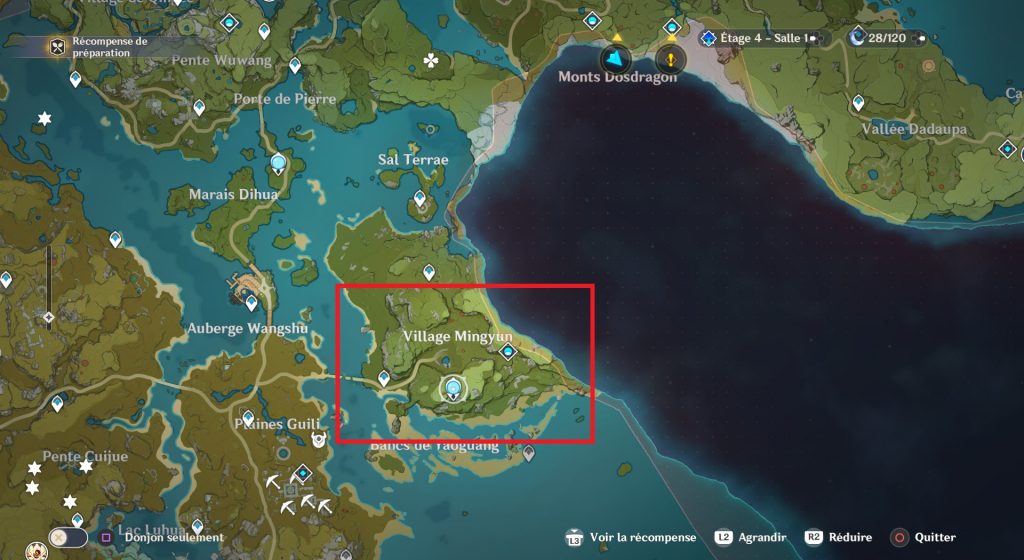Select the Étage 4 - Salle 1 indicator
1024x560 pixels.
(x=756, y=38)
